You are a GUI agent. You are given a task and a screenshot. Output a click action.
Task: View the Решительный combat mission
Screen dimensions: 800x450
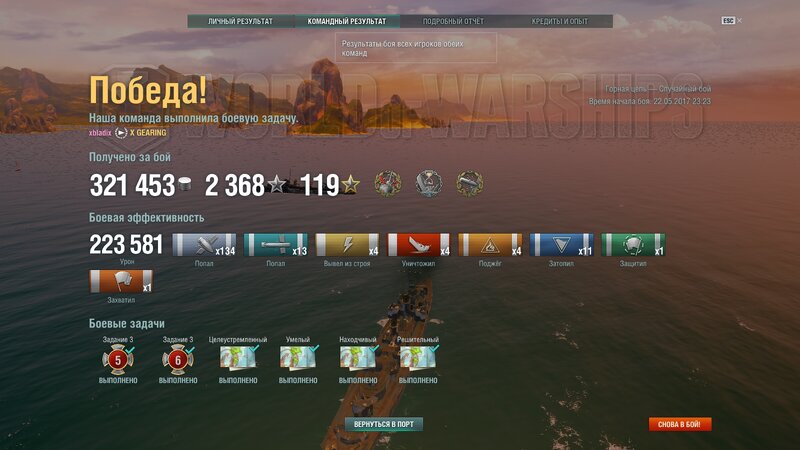coord(418,359)
